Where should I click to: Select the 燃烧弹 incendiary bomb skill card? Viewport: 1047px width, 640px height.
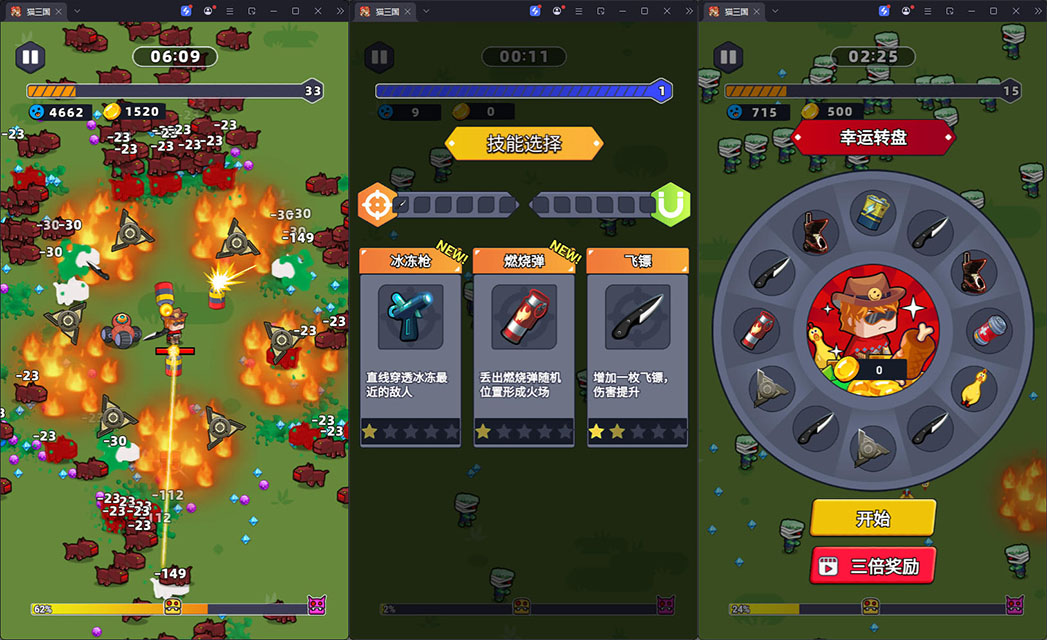[523, 346]
